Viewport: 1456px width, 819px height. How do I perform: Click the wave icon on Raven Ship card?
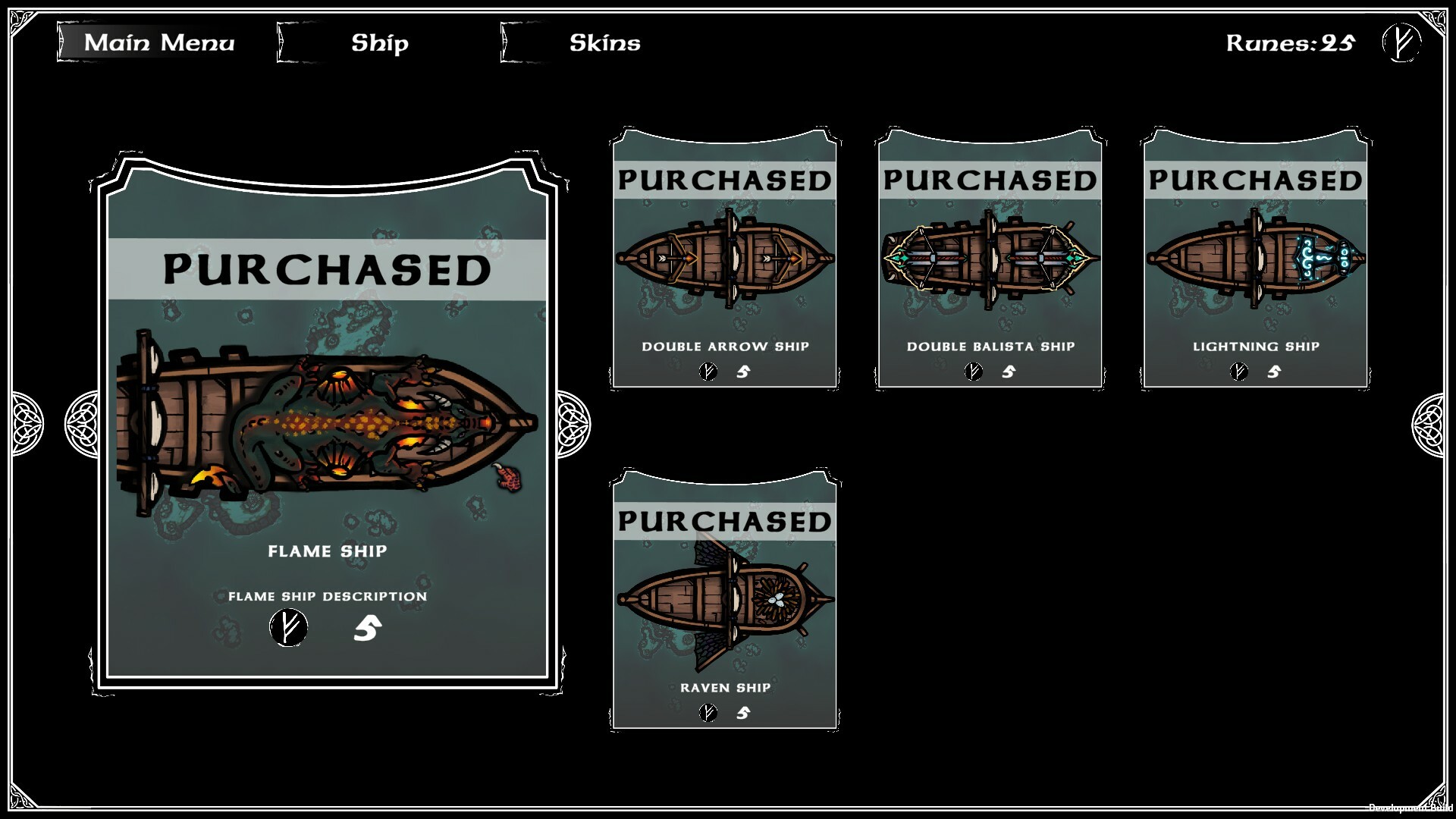(742, 712)
